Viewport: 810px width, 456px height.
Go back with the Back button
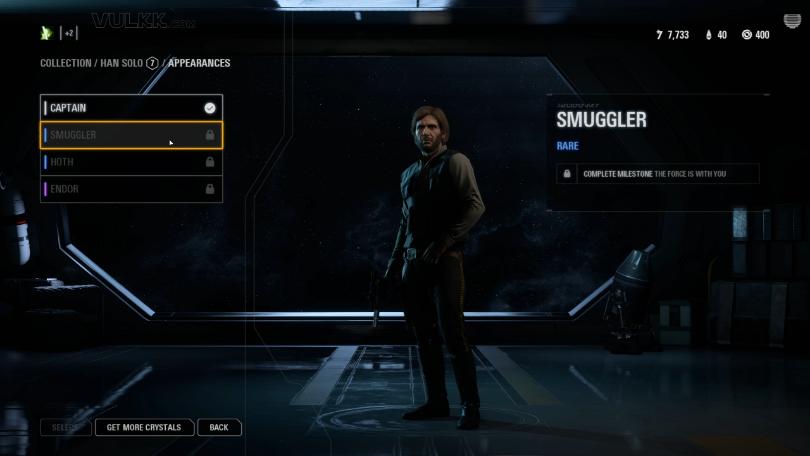click(219, 427)
